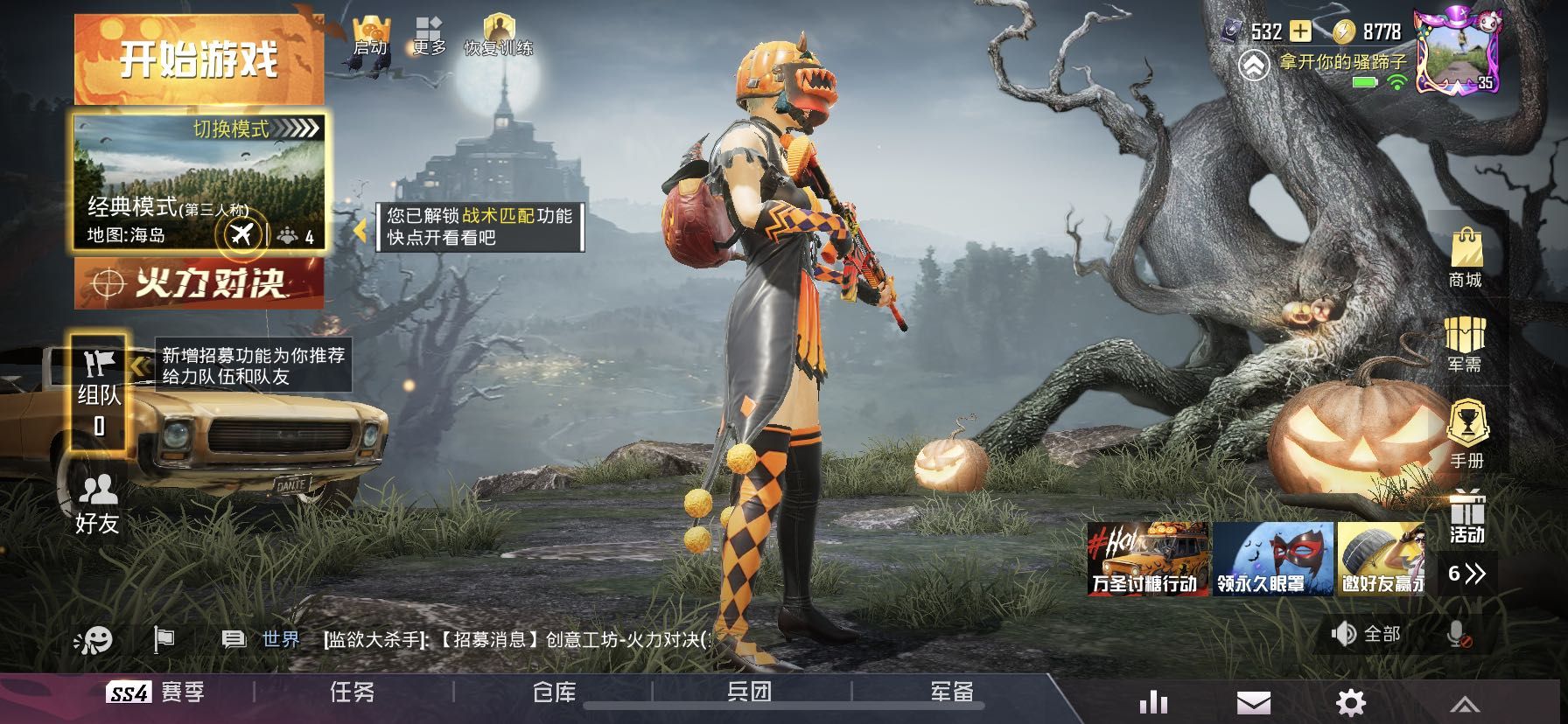The image size is (1568, 724).
Task: Open the 仓库 inventory tab
Action: 554,693
